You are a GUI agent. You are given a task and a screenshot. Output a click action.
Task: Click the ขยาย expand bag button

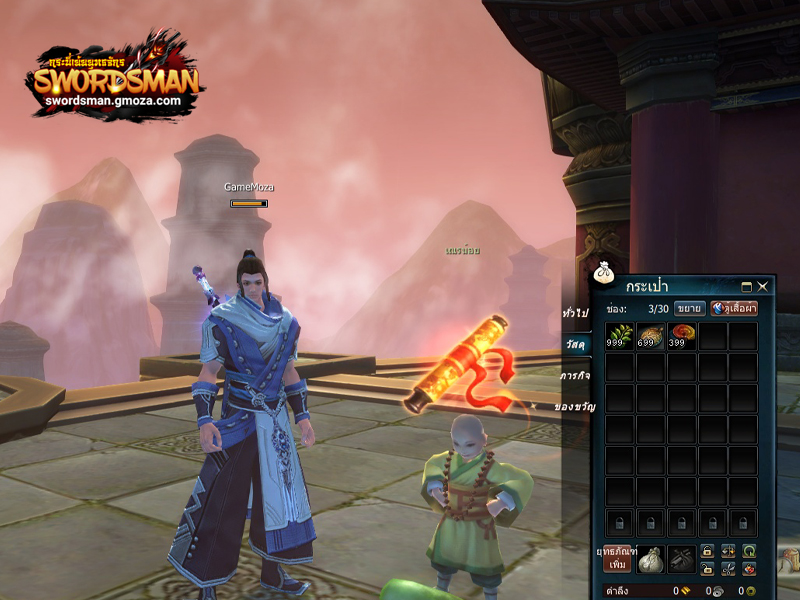tap(689, 308)
